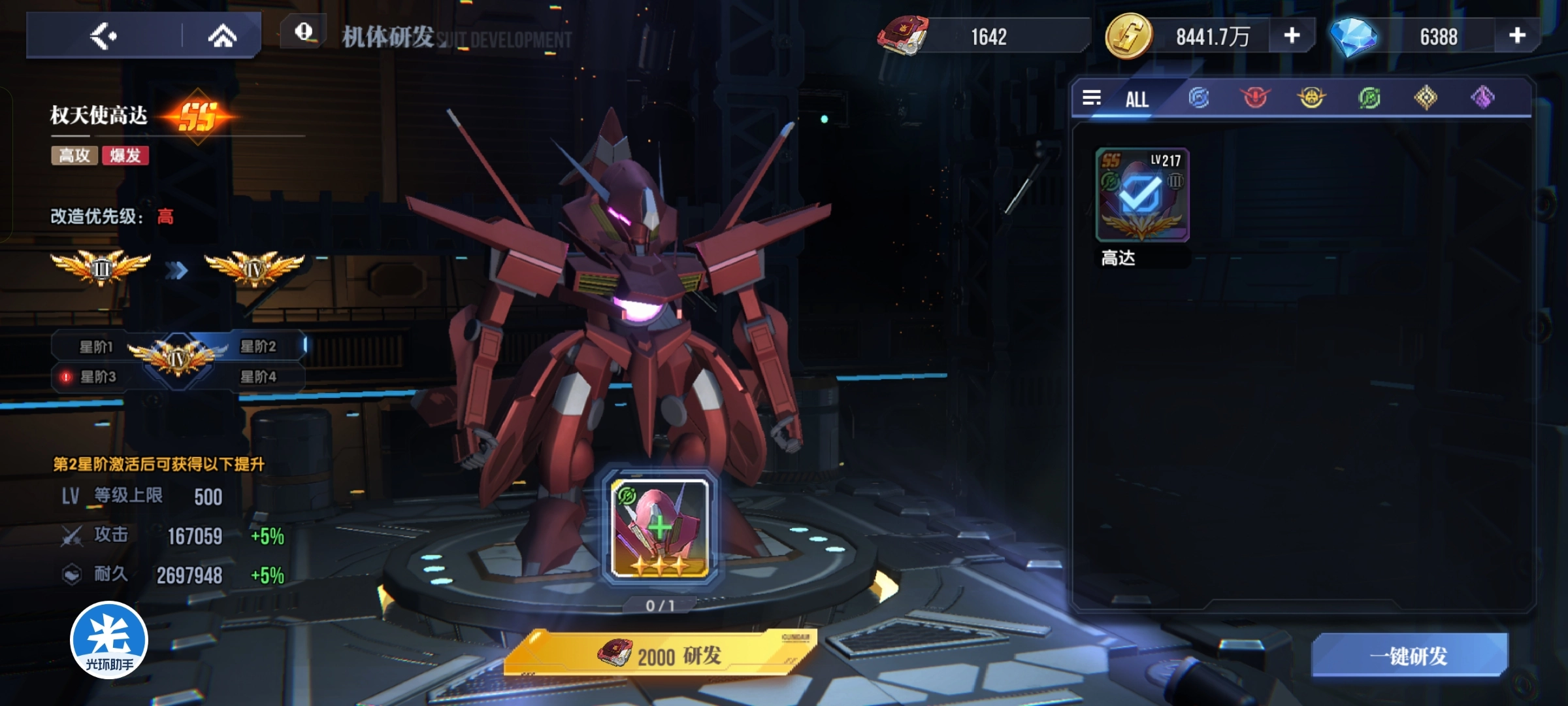Select the 星阶2 star stage
The height and width of the screenshot is (706, 1568).
click(259, 346)
